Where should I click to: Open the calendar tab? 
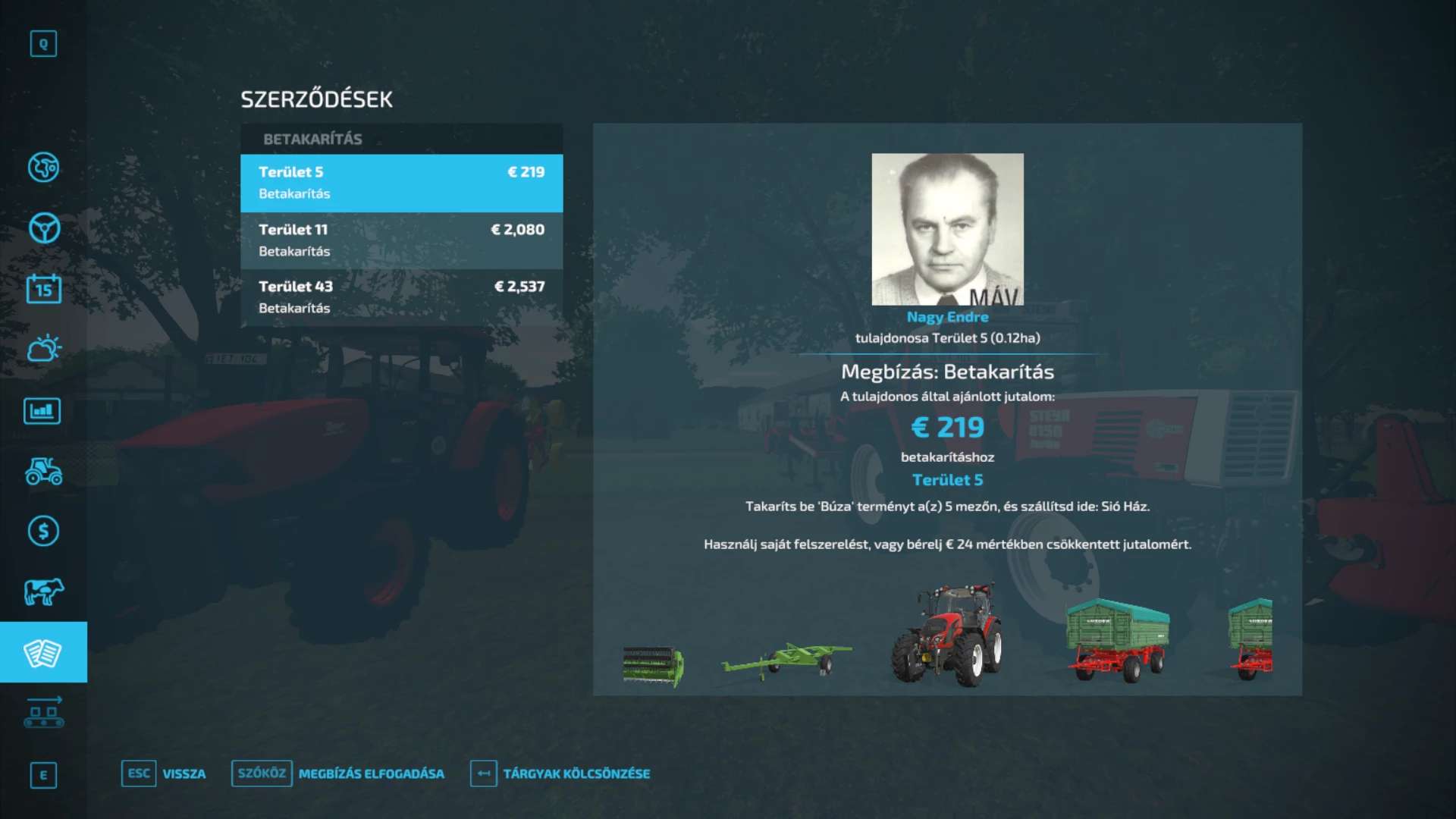[x=43, y=289]
